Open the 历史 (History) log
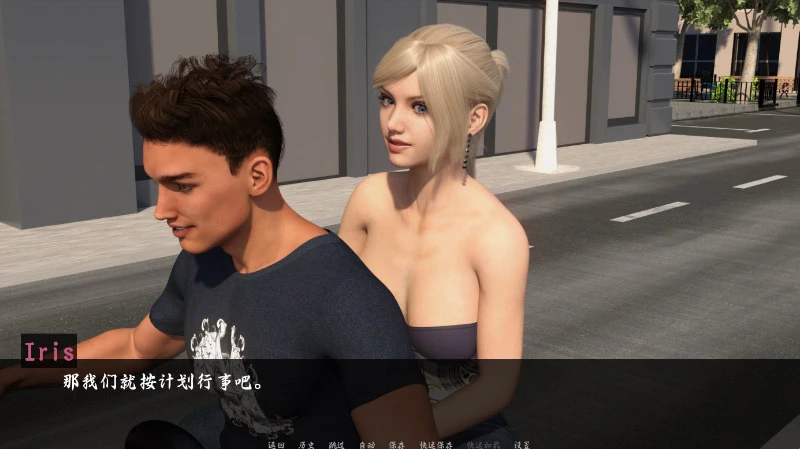Viewport: 800px width, 449px height. [307, 443]
